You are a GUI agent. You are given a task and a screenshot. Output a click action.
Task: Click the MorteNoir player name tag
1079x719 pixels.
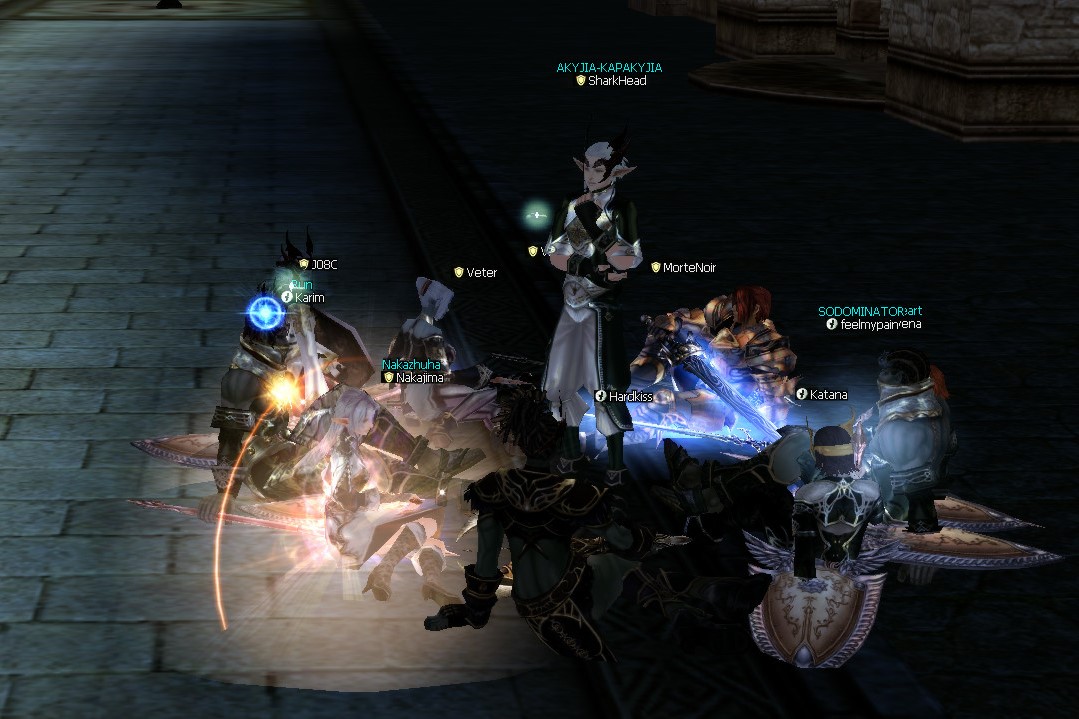[689, 268]
